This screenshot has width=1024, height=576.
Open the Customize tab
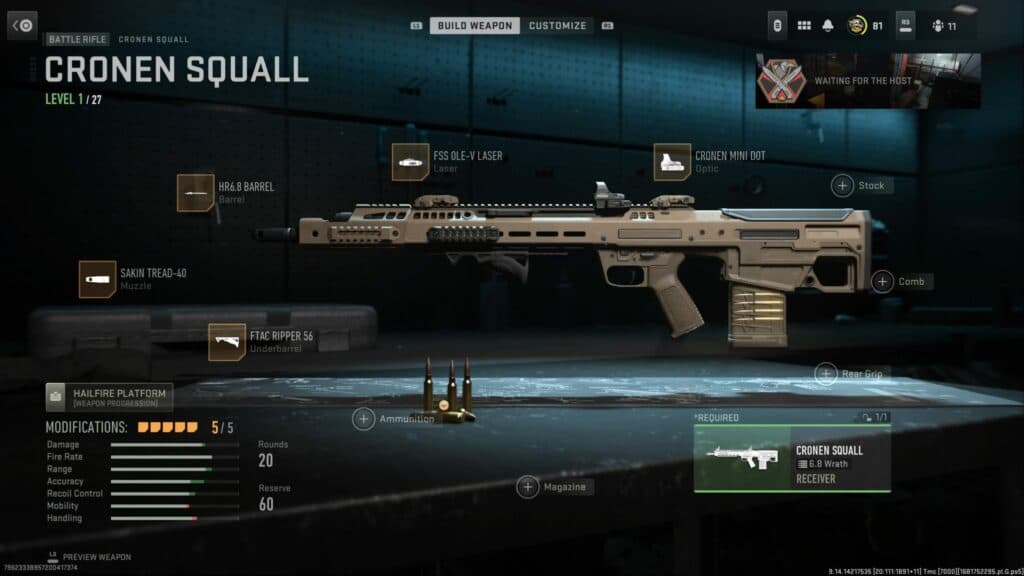tap(558, 25)
